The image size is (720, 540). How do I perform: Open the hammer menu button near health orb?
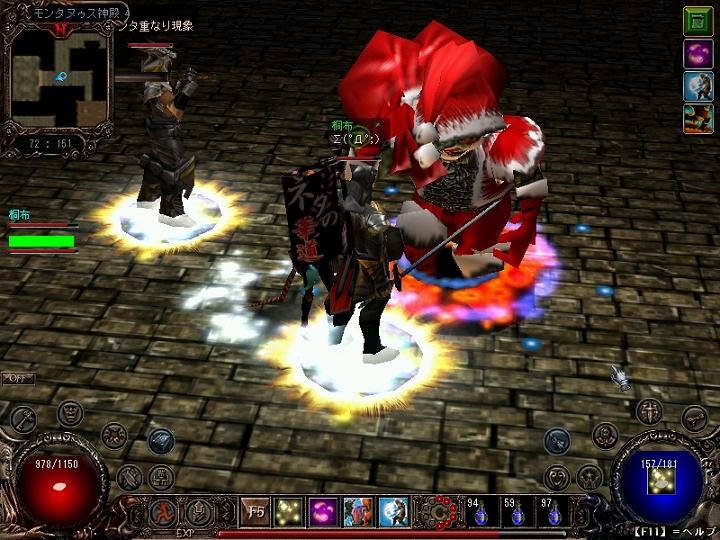click(24, 416)
